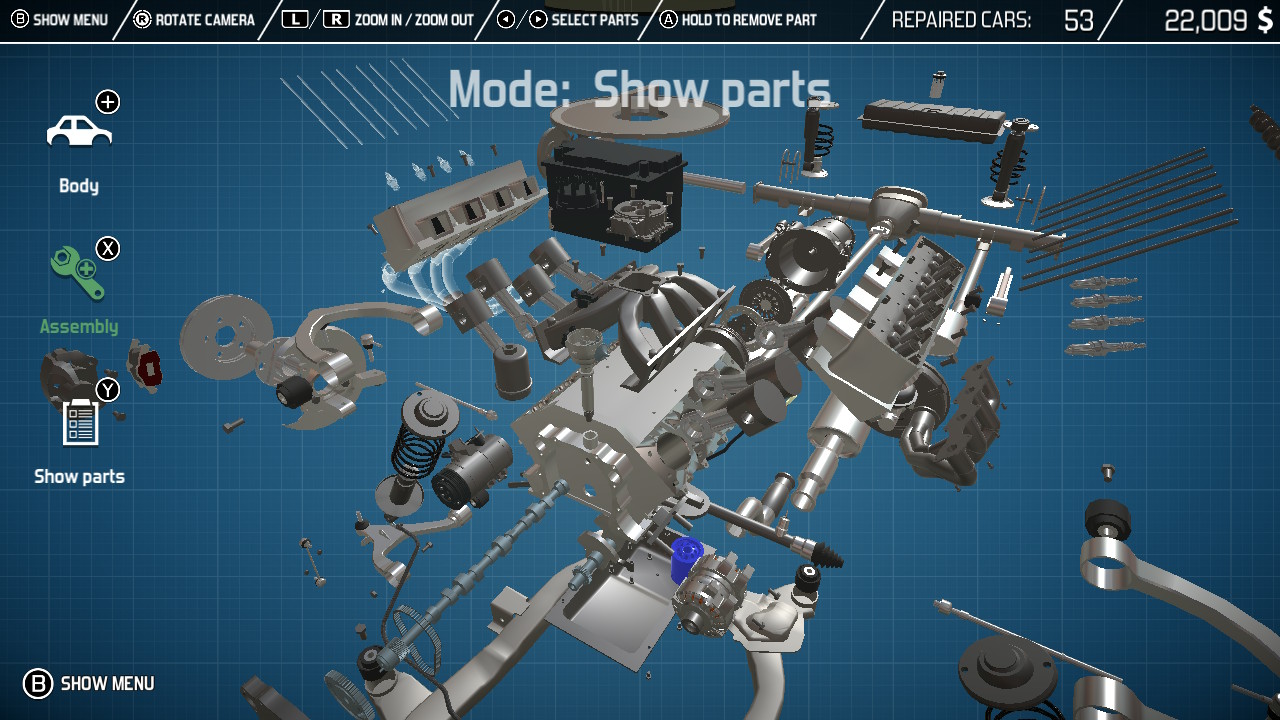Click the plus badge on the Body icon

(108, 101)
